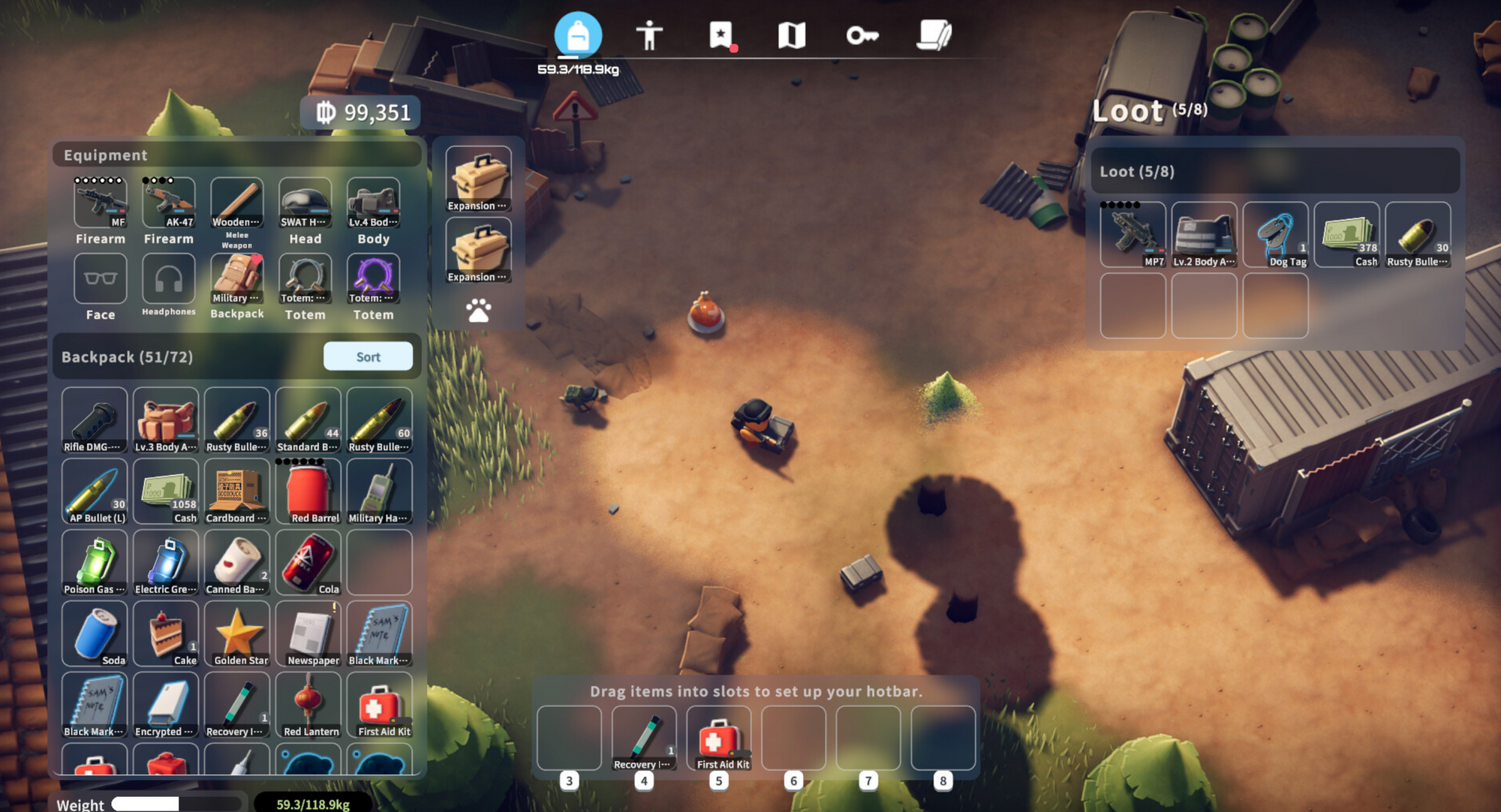This screenshot has height=812, width=1501.
Task: Choose the Golden Star item
Action: click(x=237, y=634)
